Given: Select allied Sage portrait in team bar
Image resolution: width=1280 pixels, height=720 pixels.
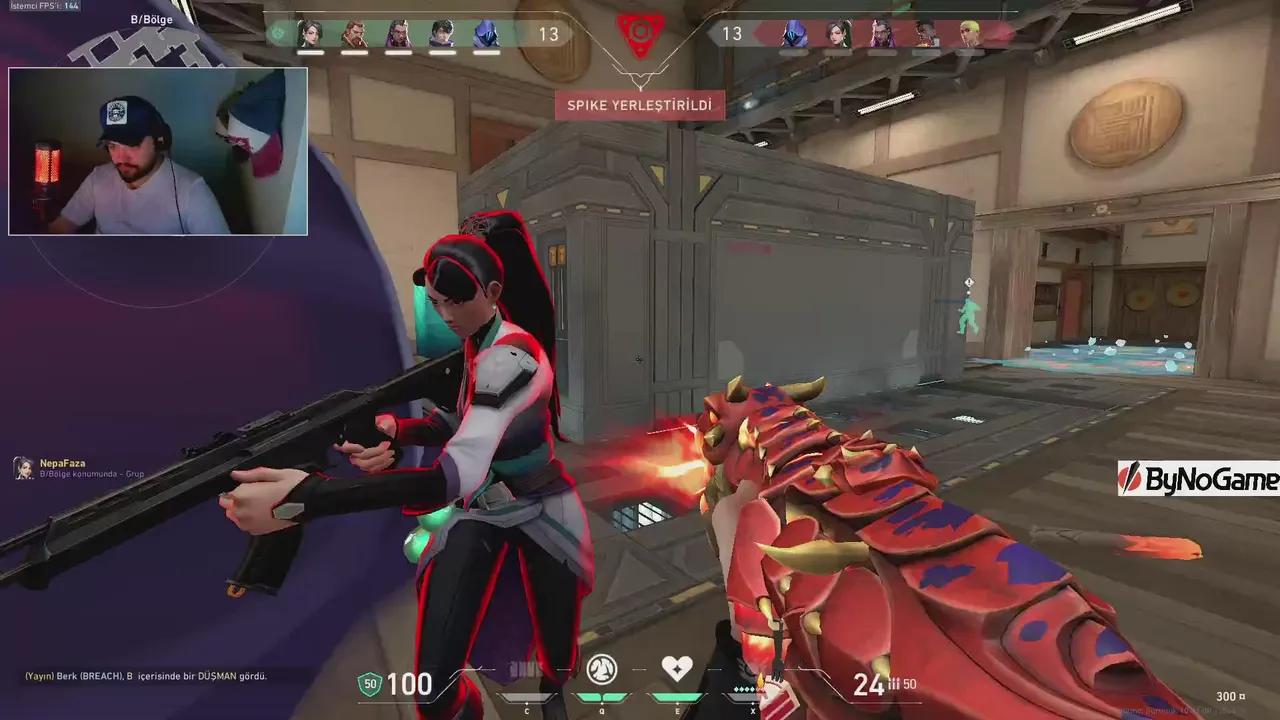Looking at the screenshot, I should pos(310,34).
